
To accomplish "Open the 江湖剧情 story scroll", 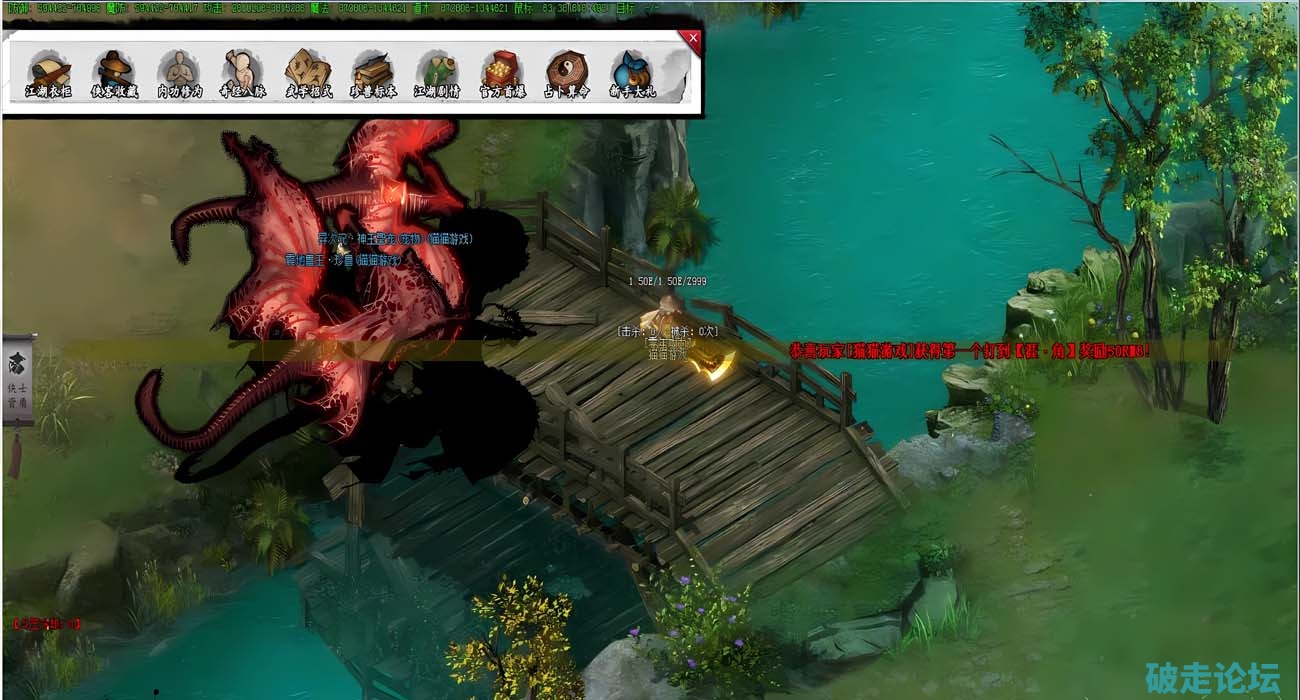I will pyautogui.click(x=437, y=72).
